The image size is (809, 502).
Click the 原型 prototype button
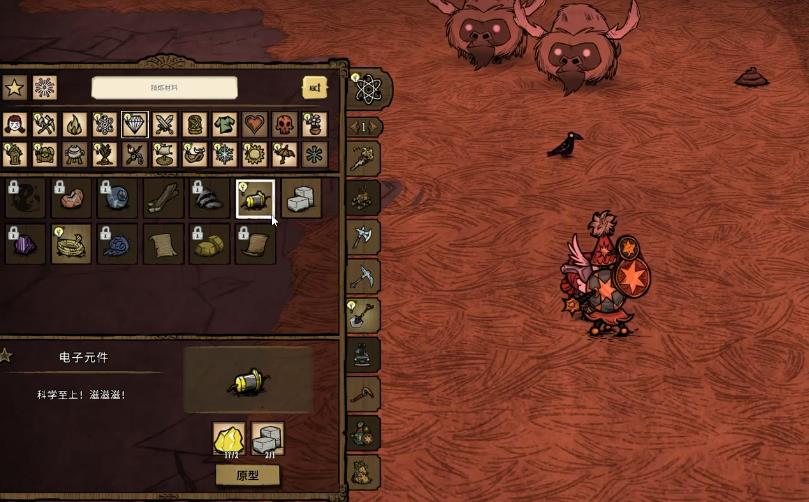pos(247,475)
